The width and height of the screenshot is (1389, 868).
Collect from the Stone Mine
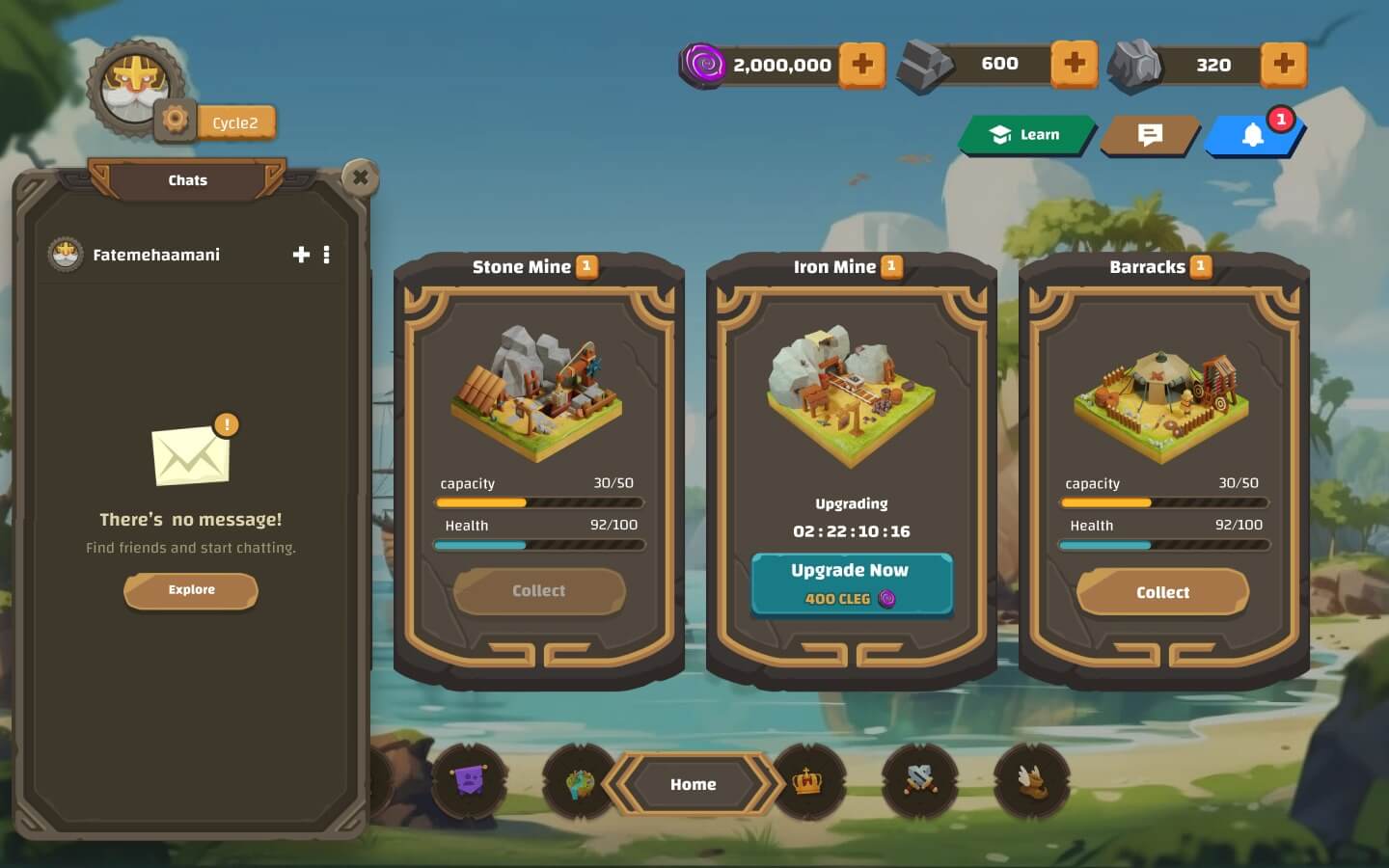(538, 591)
